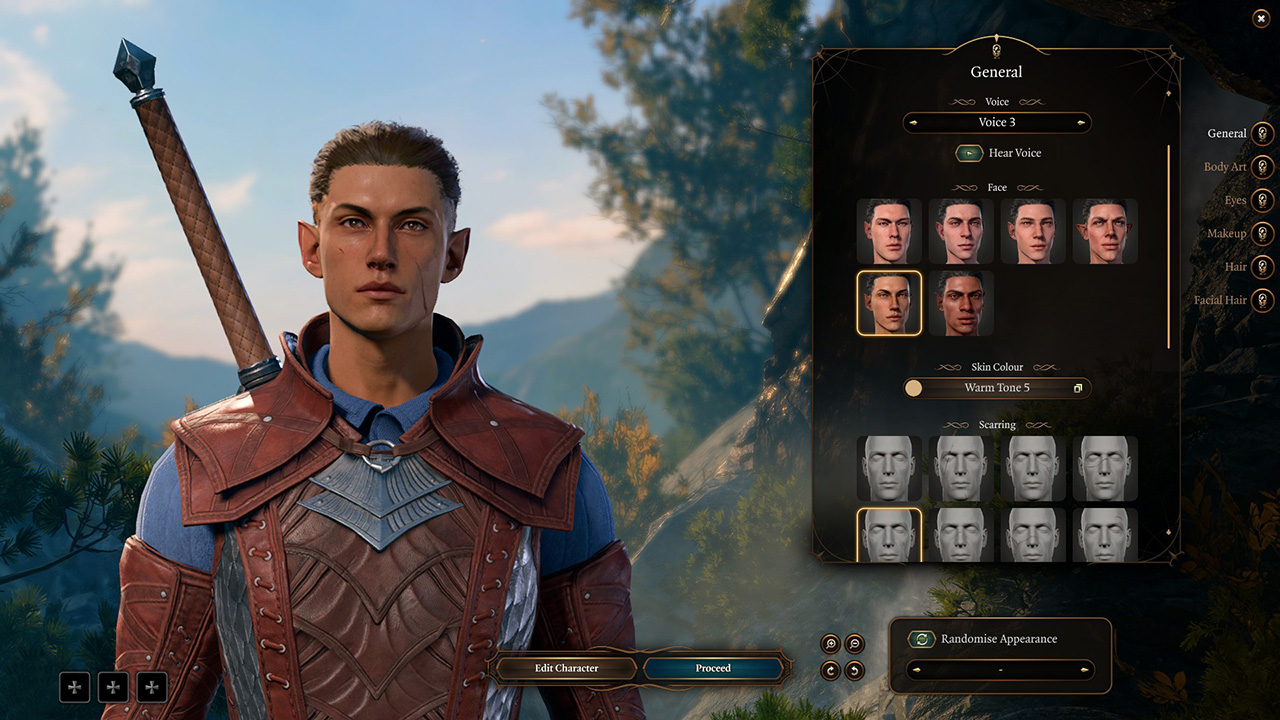Close the character creation screen
Screen dimensions: 1280x720
click(1260, 18)
